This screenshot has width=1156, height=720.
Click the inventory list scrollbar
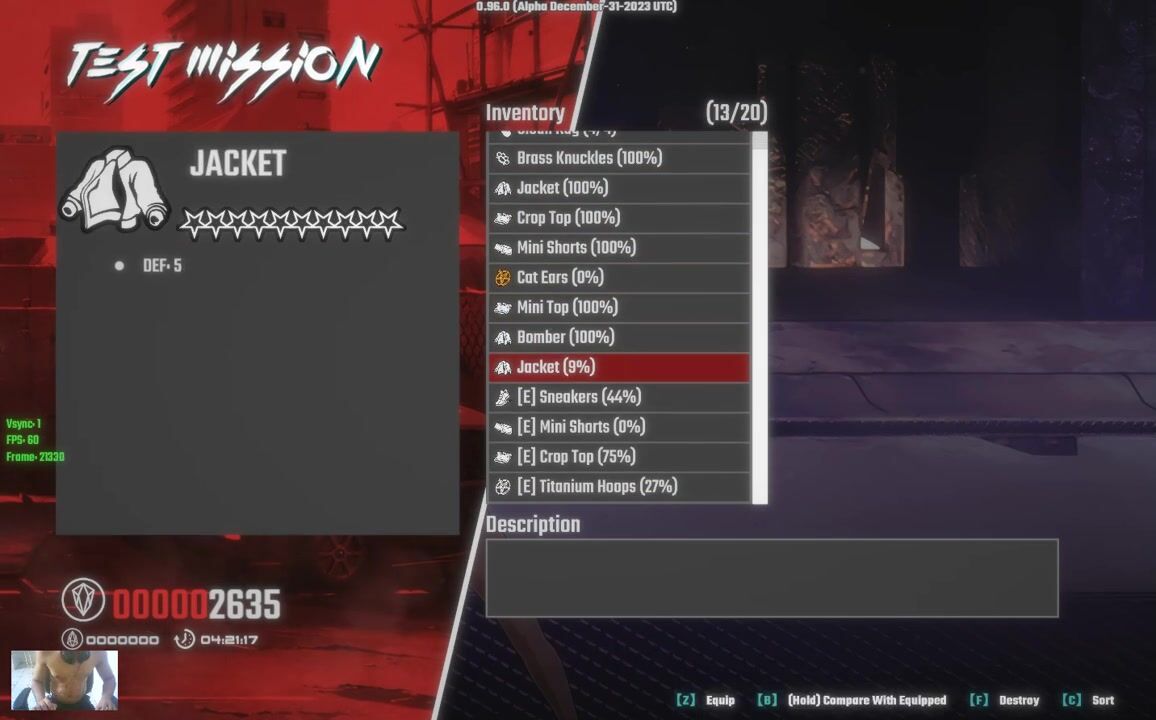click(x=760, y=320)
